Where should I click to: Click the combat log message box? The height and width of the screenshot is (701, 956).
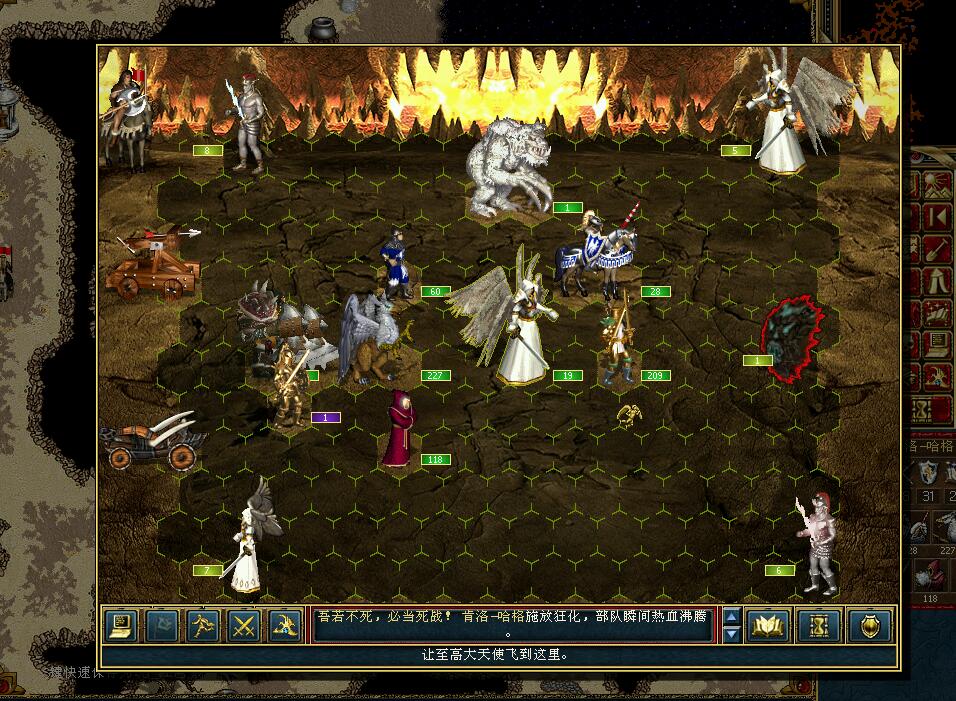[513, 625]
